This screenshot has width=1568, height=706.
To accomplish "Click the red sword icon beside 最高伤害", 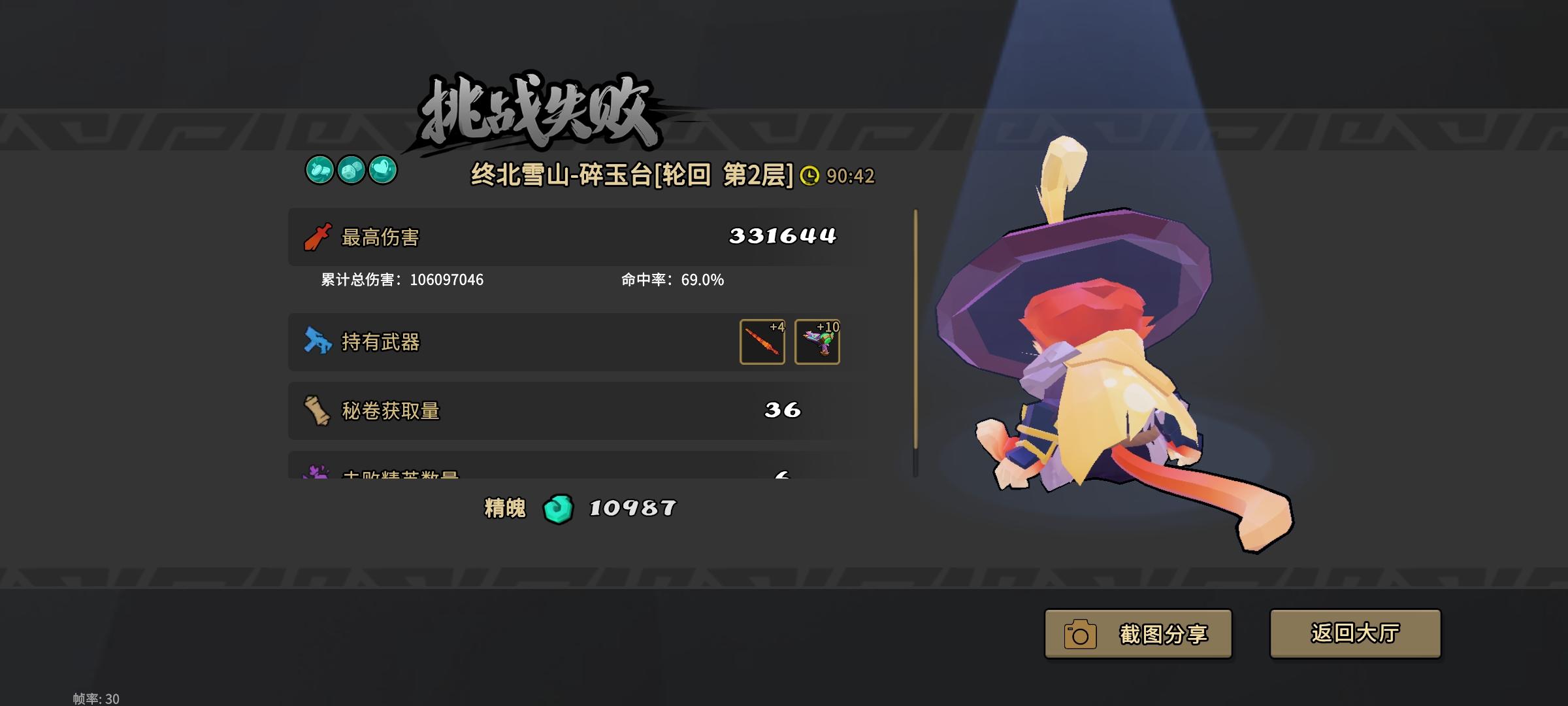I will (x=318, y=237).
